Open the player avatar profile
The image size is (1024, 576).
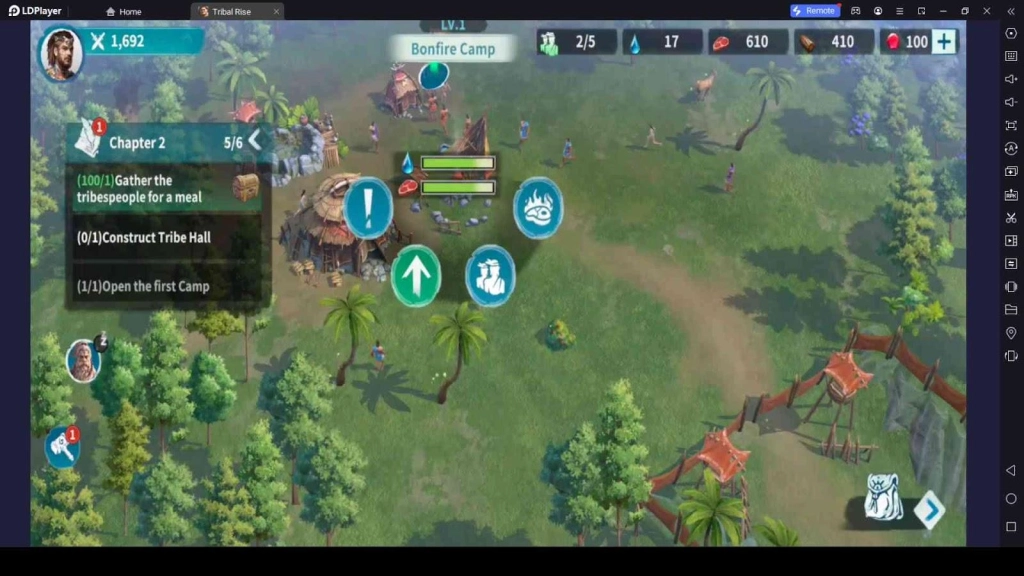pyautogui.click(x=60, y=54)
